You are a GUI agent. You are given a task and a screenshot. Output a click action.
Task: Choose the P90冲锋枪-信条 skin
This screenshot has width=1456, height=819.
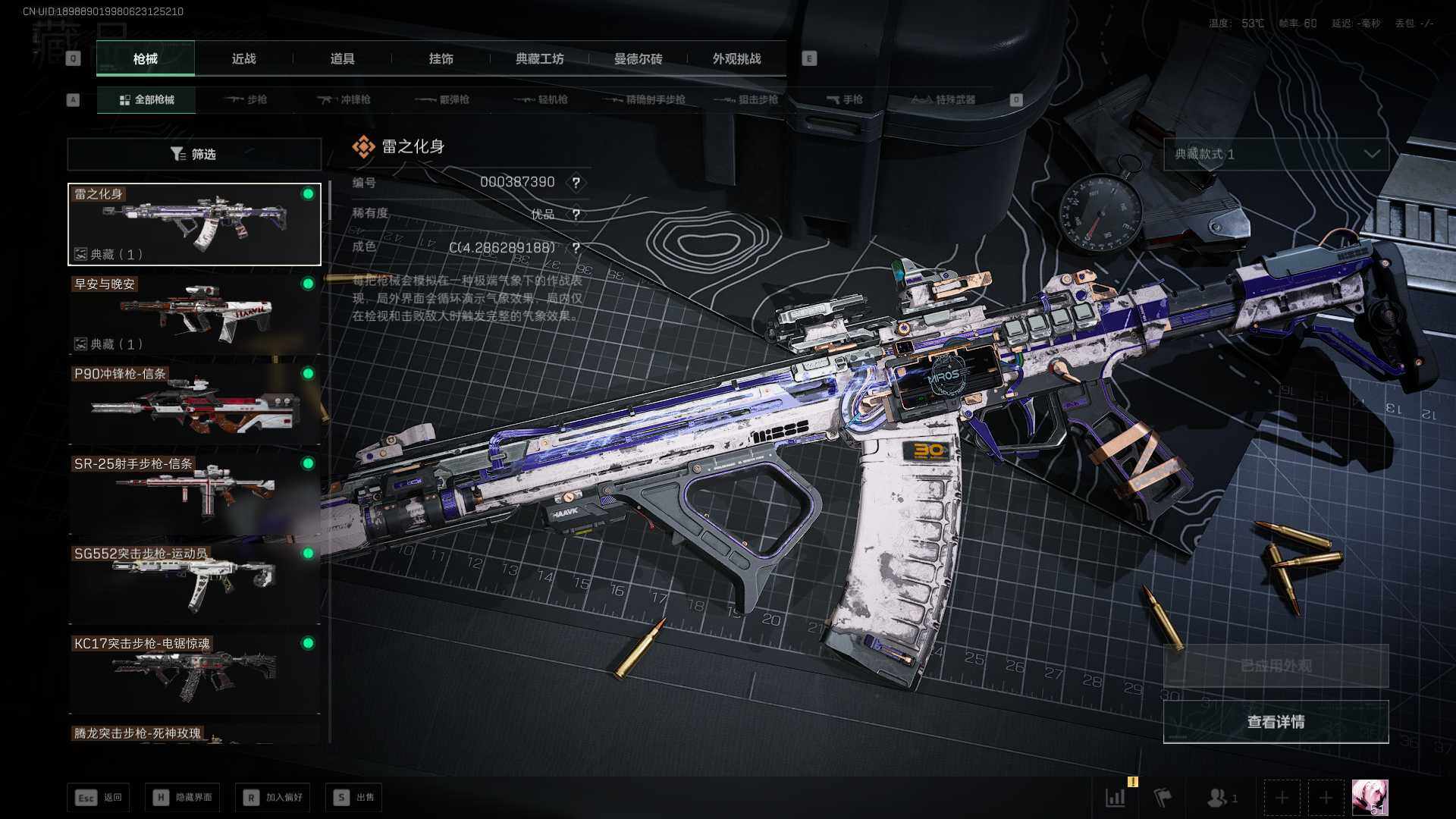tap(194, 403)
